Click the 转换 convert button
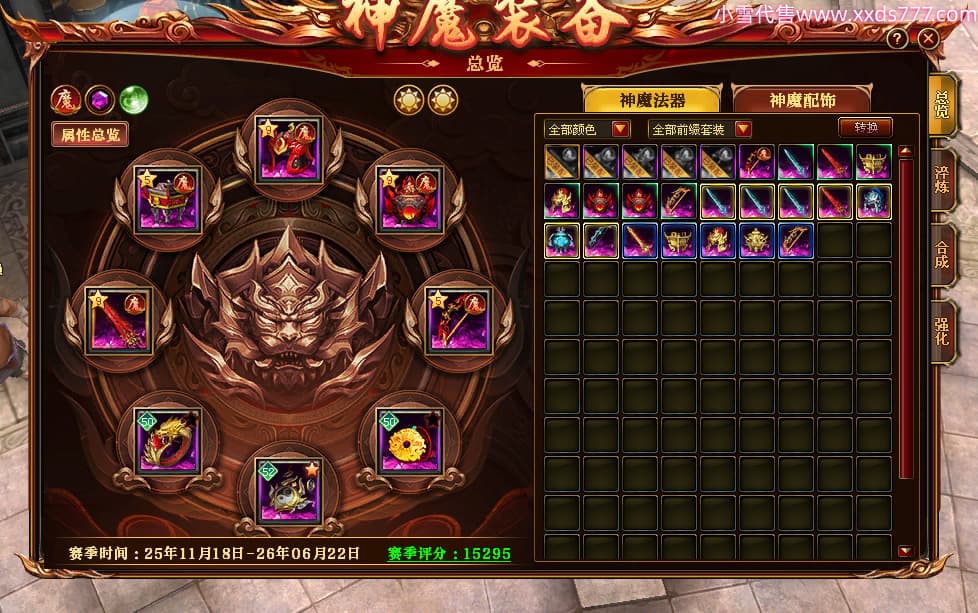This screenshot has height=613, width=978. tap(865, 128)
